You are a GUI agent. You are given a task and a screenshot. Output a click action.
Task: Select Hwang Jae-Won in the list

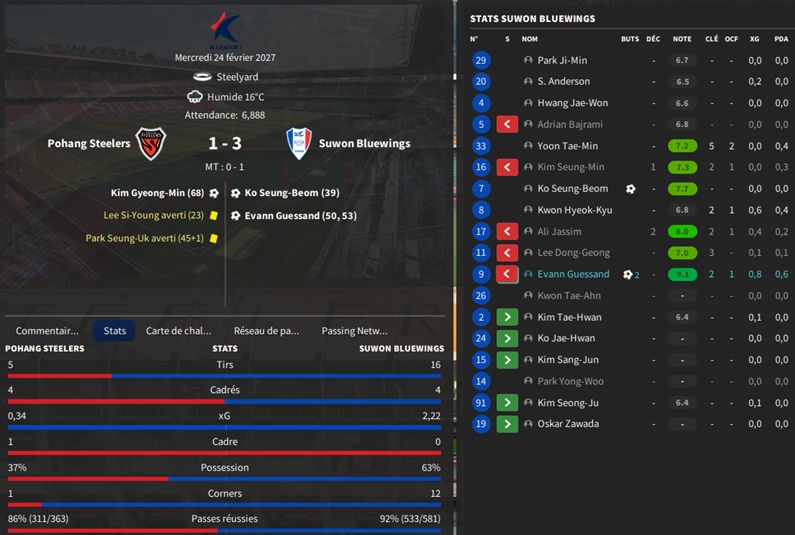coord(571,103)
